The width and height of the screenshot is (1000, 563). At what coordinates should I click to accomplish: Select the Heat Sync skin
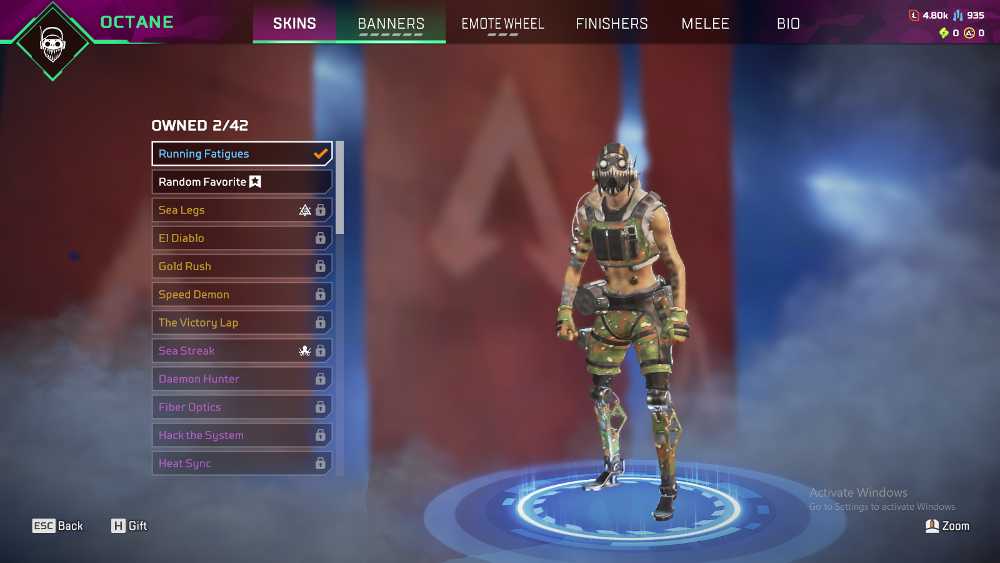point(241,464)
